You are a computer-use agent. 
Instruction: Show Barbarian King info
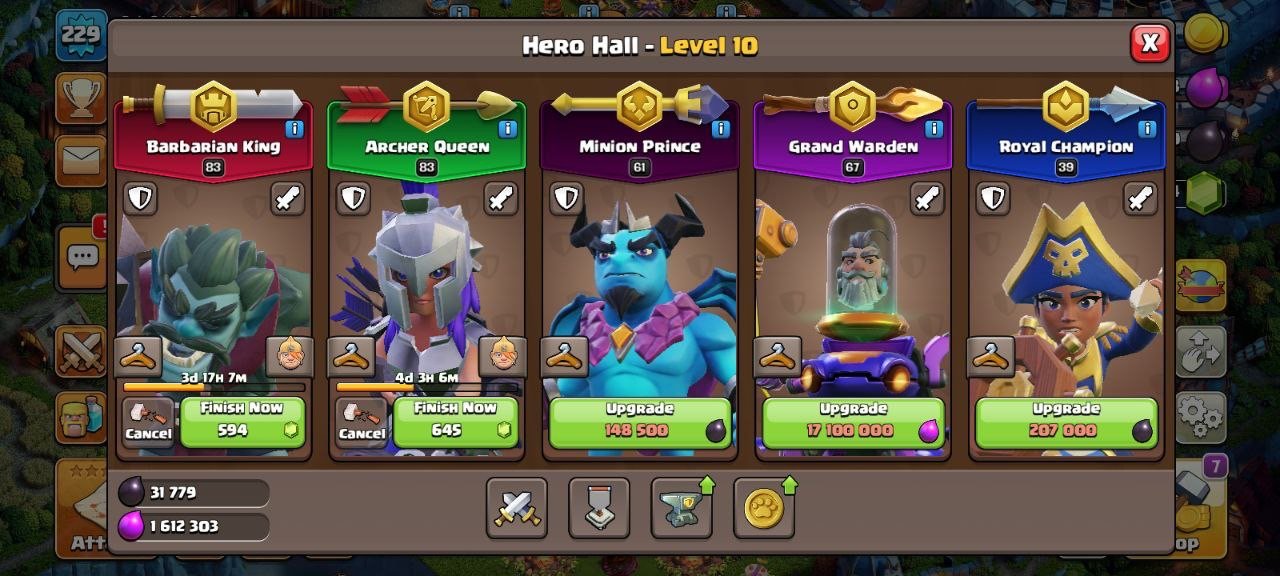[294, 129]
